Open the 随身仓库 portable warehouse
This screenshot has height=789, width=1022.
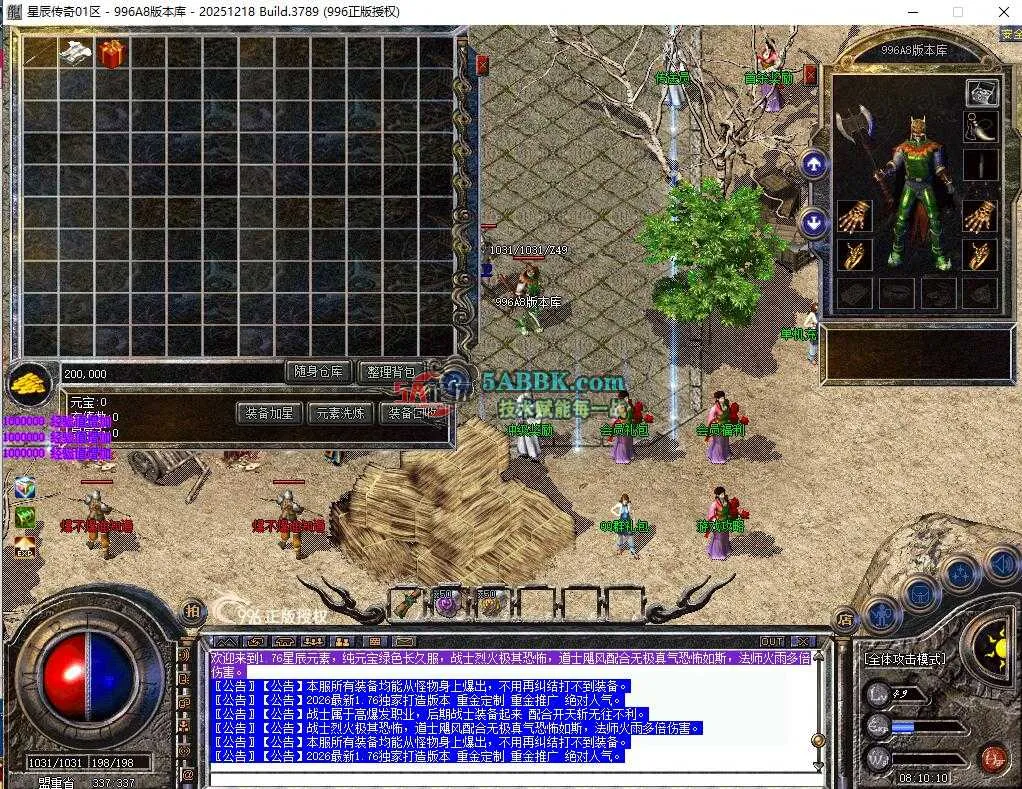pos(319,372)
